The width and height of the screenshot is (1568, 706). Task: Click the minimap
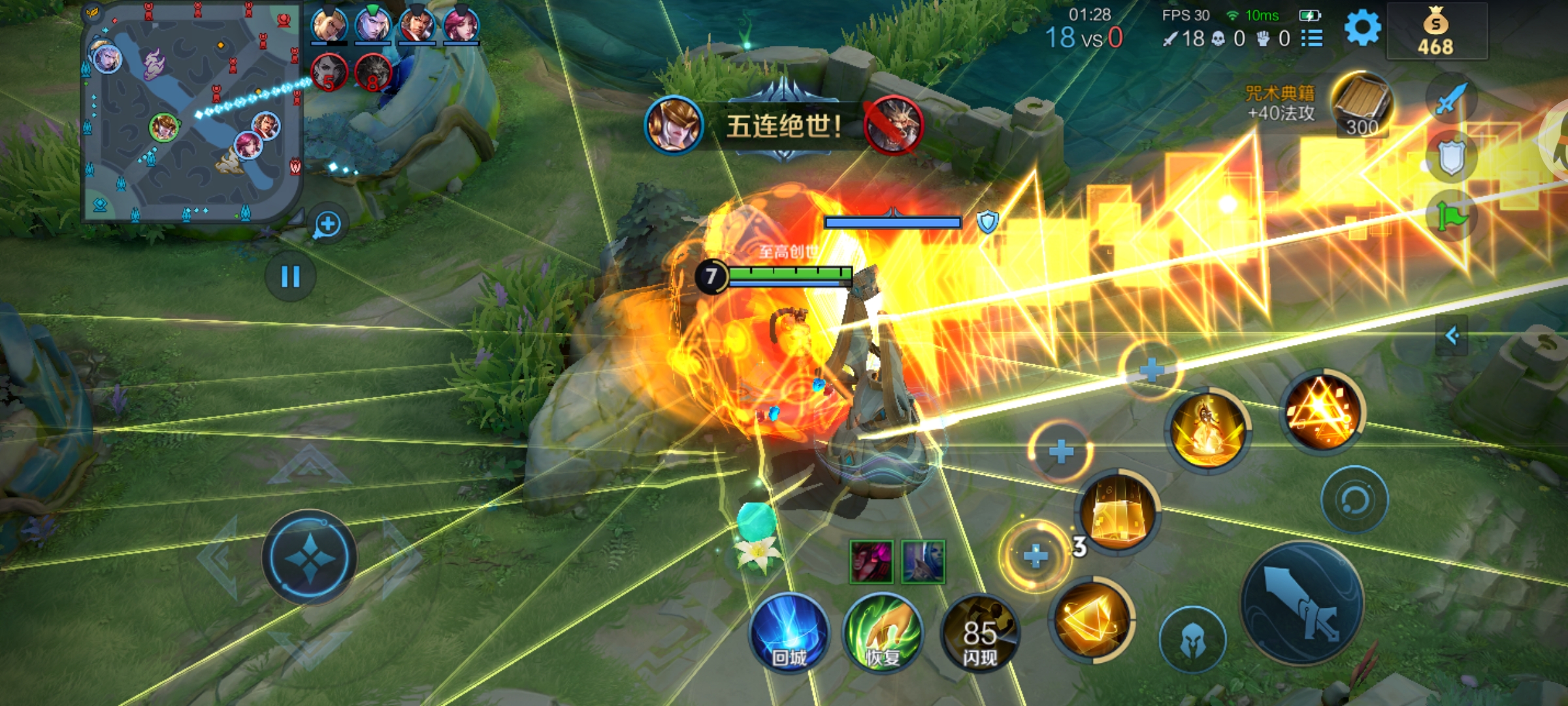191,112
